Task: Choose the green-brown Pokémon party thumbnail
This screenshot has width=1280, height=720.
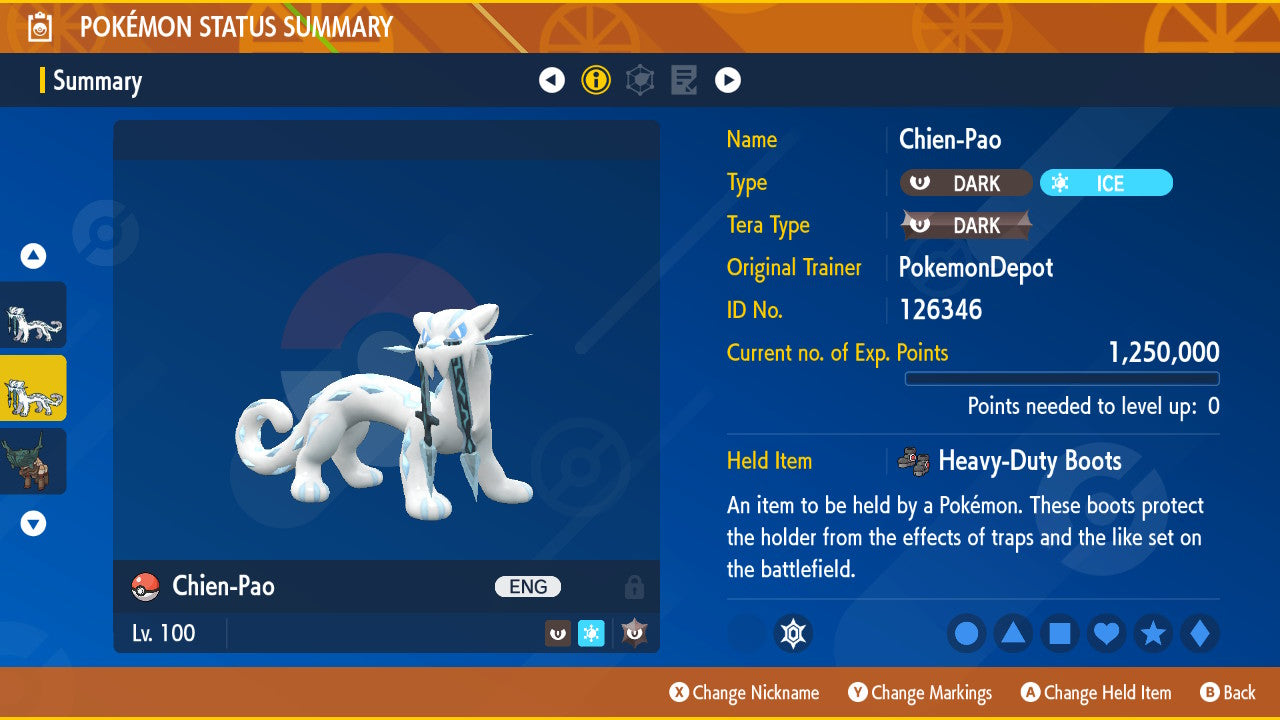Action: click(33, 461)
